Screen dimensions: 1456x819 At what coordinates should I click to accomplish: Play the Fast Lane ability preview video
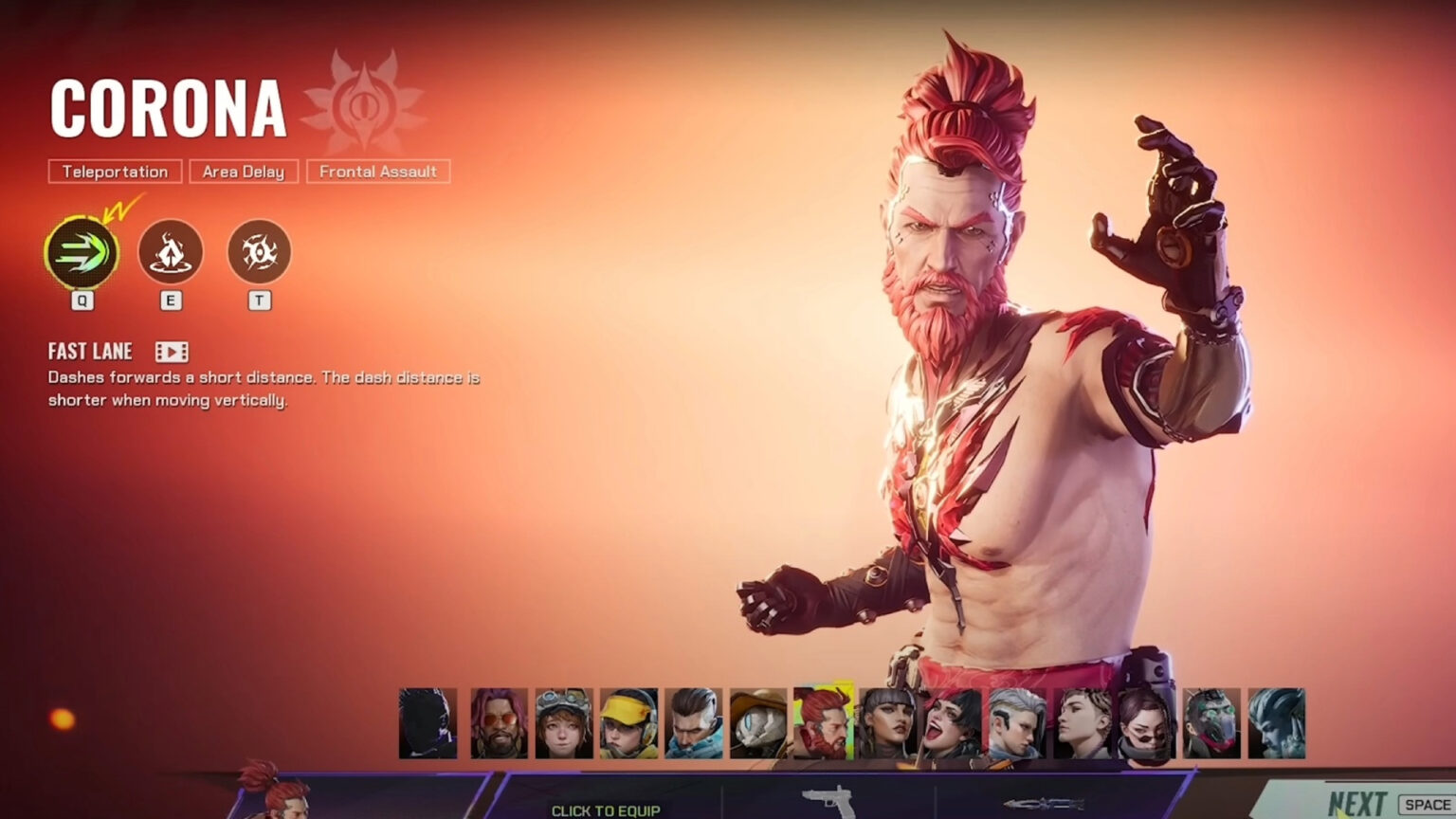pos(170,352)
